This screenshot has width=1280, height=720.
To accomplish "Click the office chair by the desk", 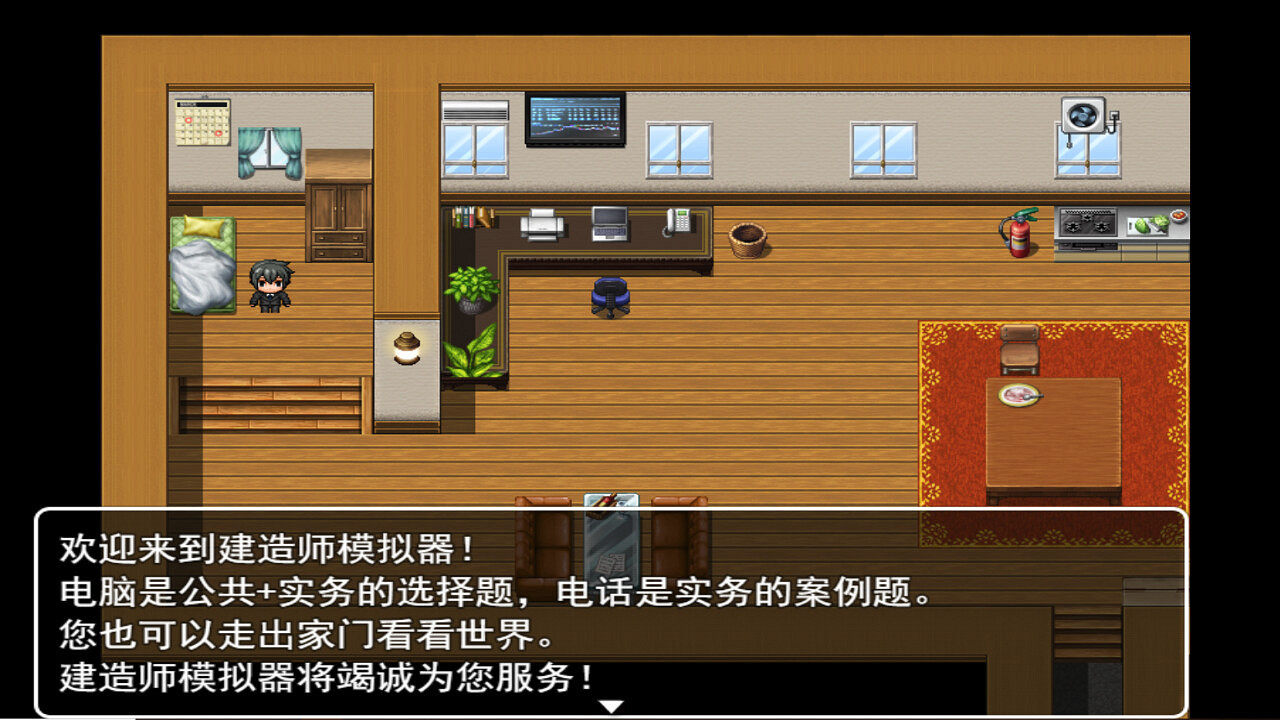I will 608,295.
